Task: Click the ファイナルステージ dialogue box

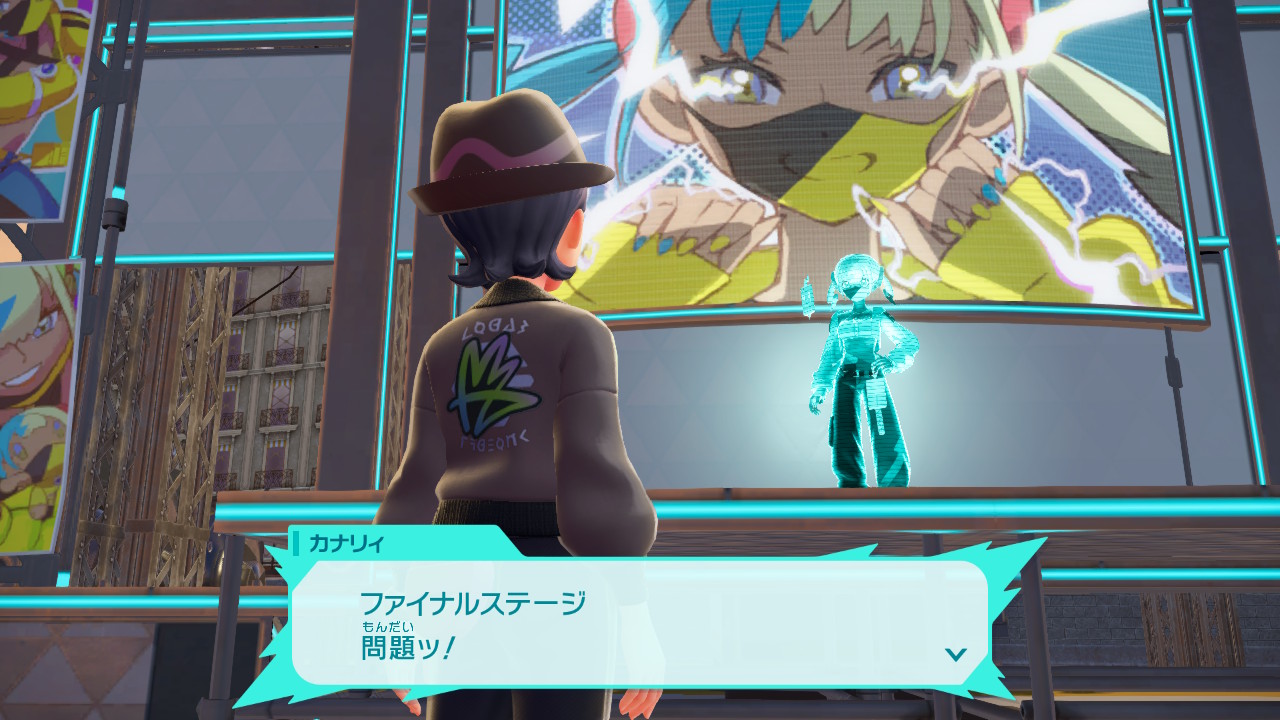Action: coord(640,622)
